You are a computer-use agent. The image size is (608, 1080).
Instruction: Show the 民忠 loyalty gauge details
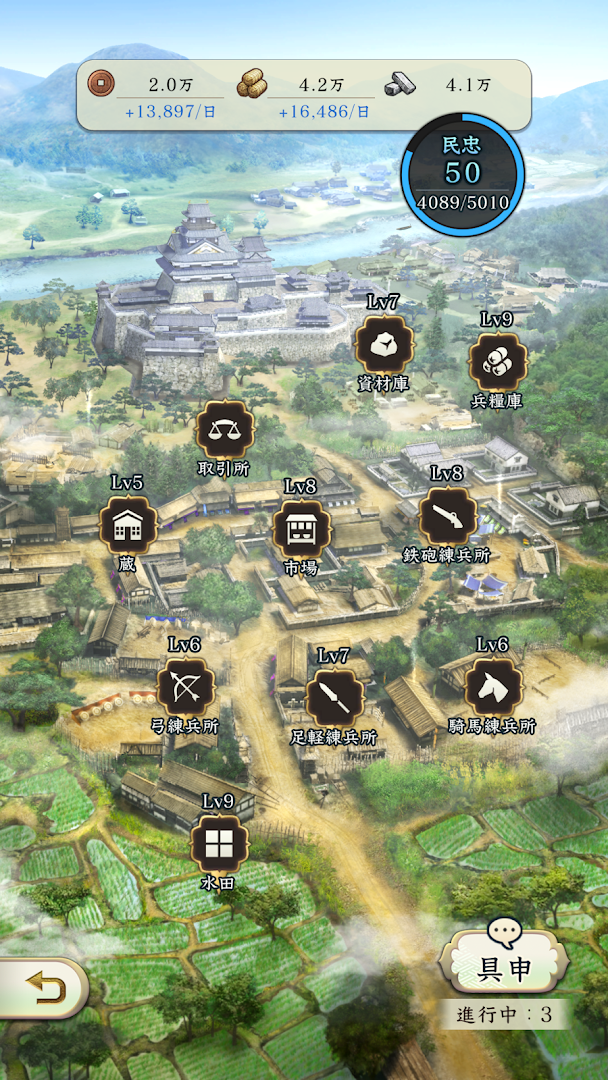pyautogui.click(x=462, y=175)
